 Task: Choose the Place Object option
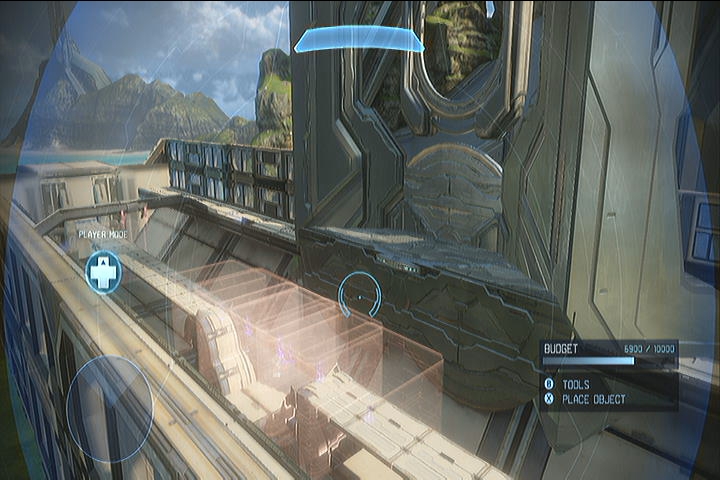coord(593,399)
